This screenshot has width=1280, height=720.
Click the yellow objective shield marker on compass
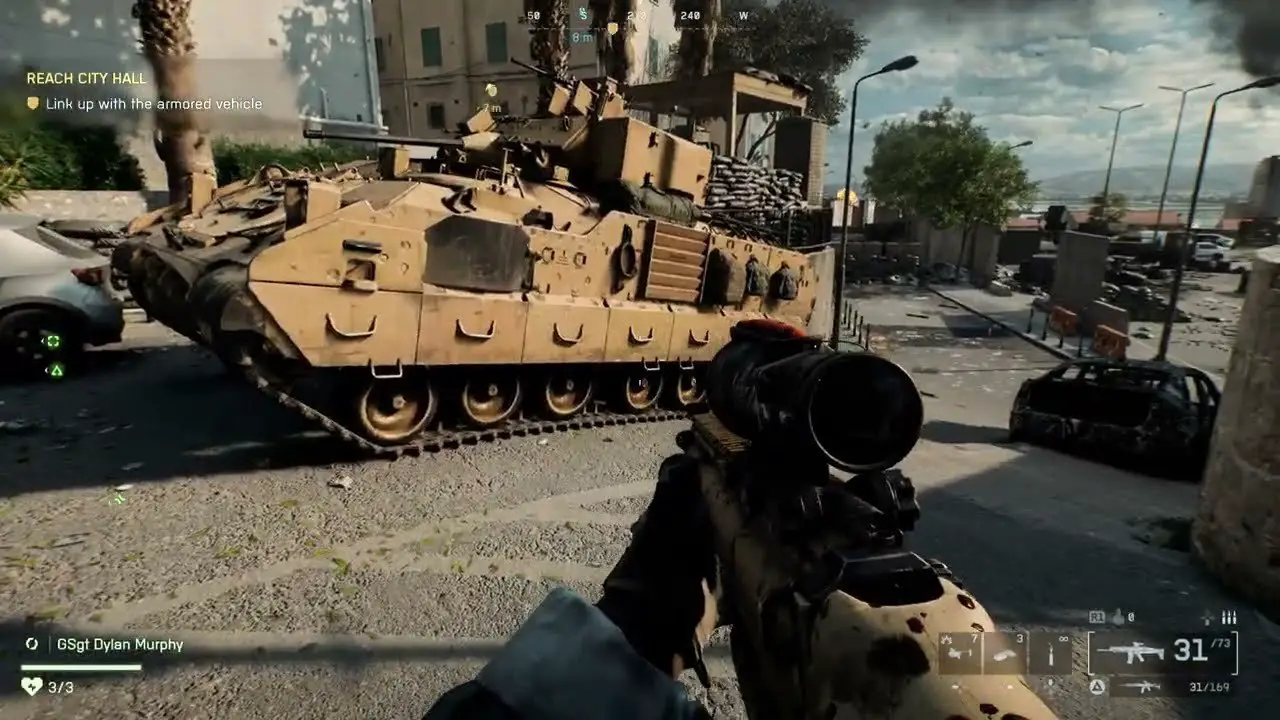[612, 29]
